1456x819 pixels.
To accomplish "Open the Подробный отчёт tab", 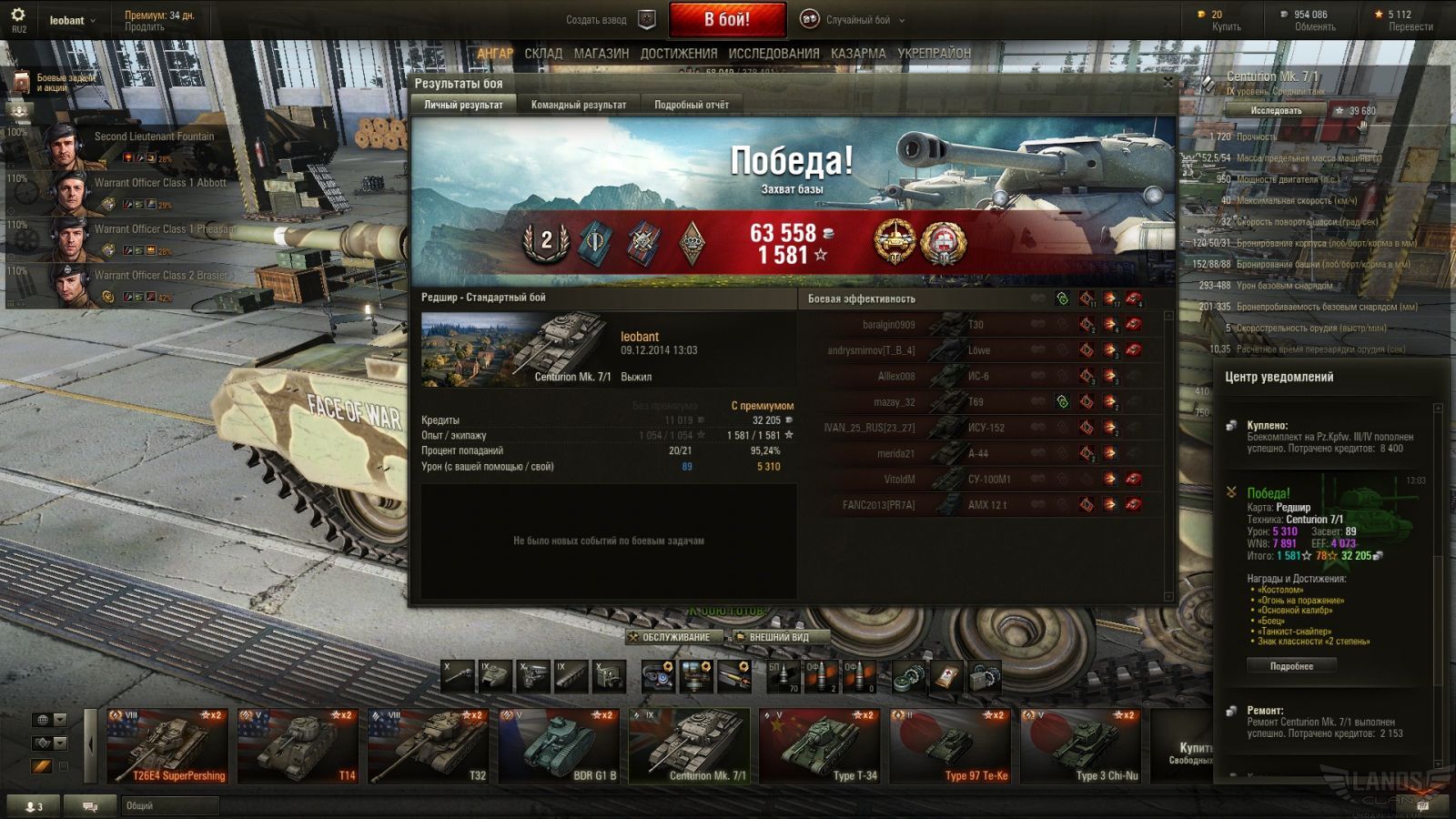I will (692, 105).
